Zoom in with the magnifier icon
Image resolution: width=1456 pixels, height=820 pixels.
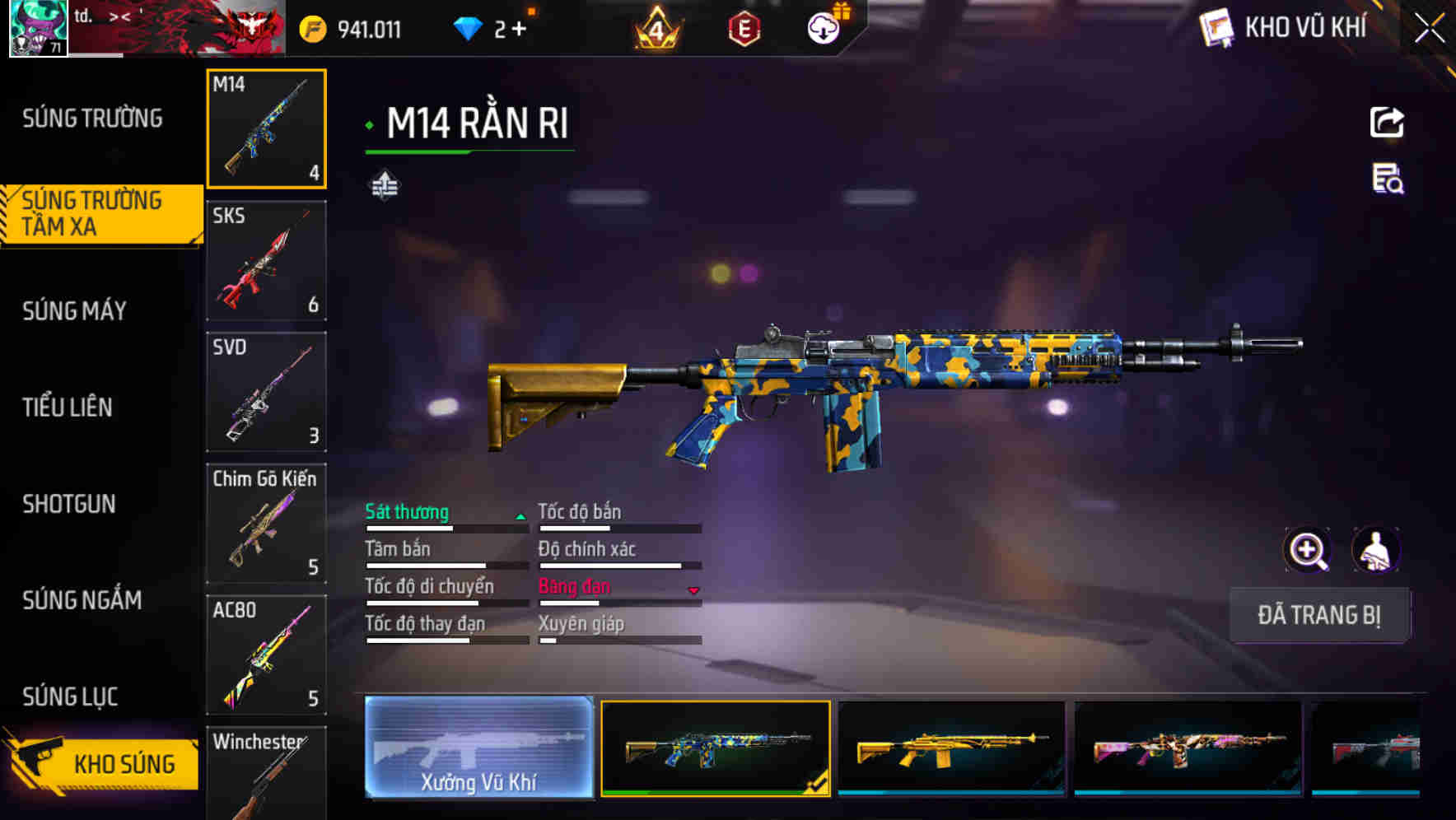coord(1307,550)
